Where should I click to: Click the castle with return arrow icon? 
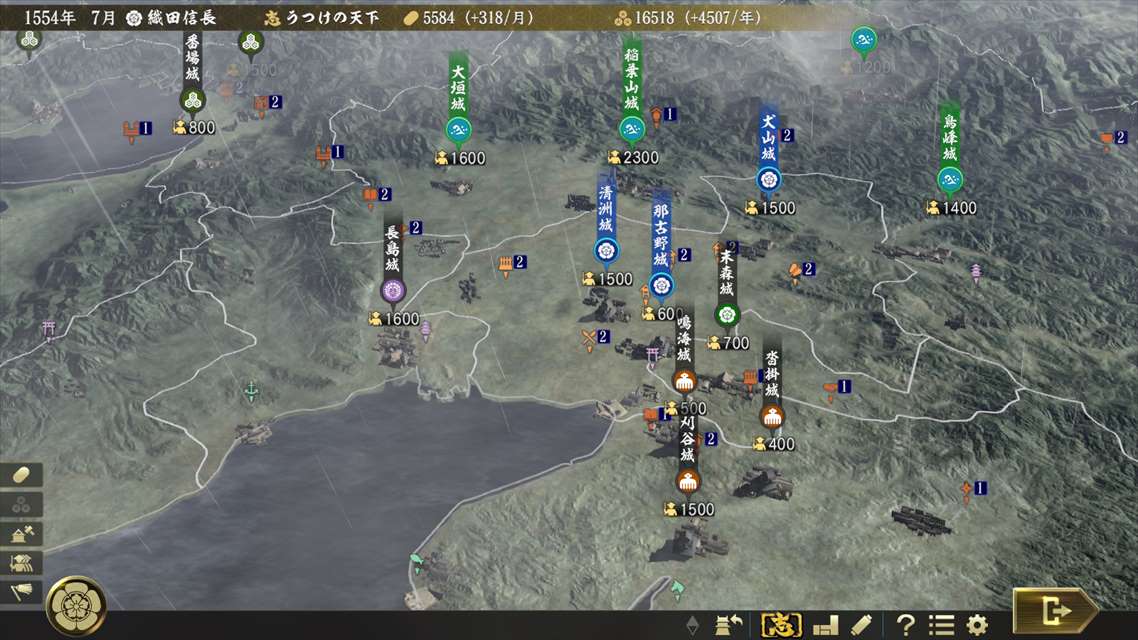[727, 625]
